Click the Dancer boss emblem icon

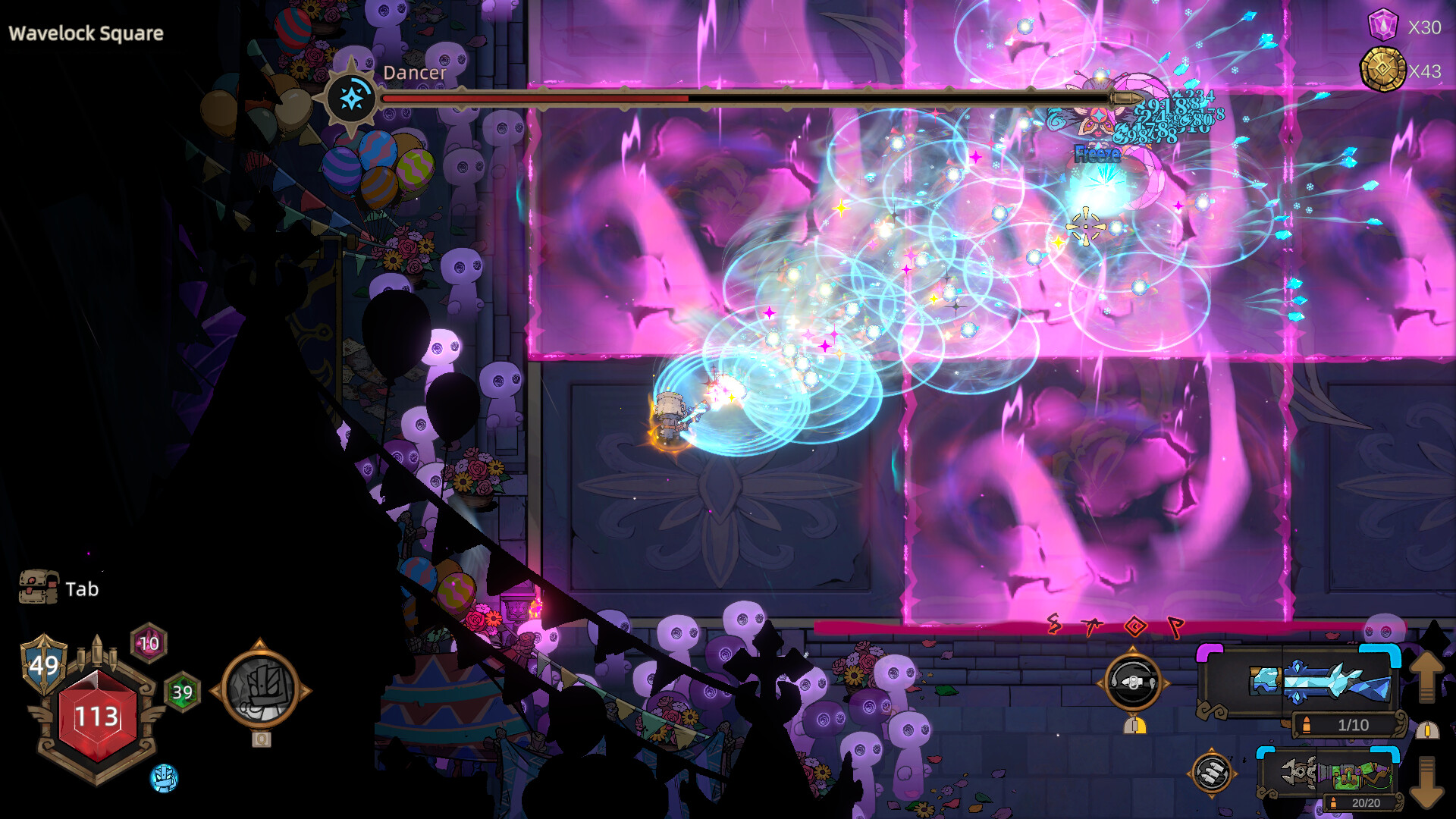(x=351, y=98)
